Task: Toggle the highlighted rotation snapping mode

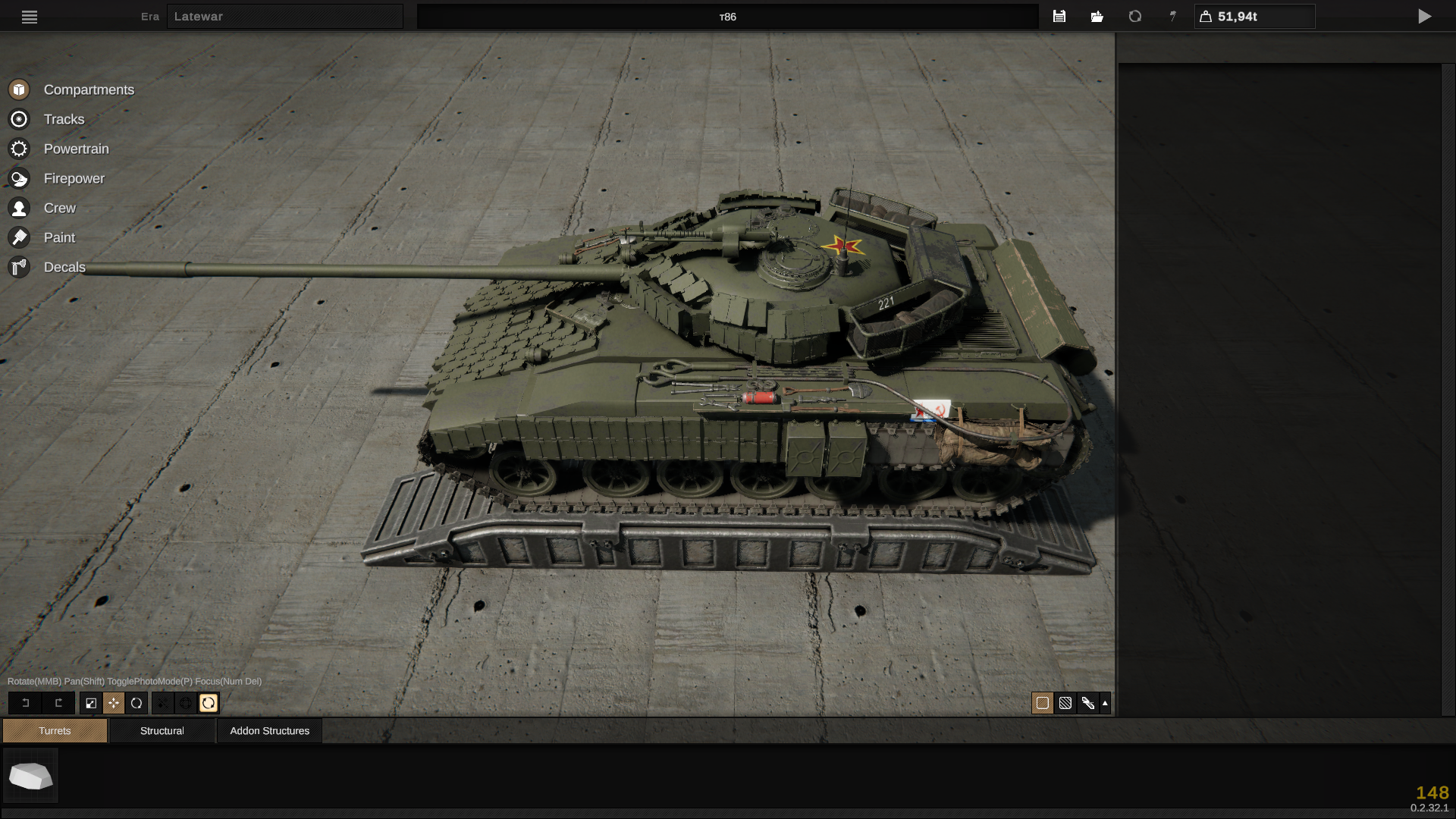Action: click(209, 703)
